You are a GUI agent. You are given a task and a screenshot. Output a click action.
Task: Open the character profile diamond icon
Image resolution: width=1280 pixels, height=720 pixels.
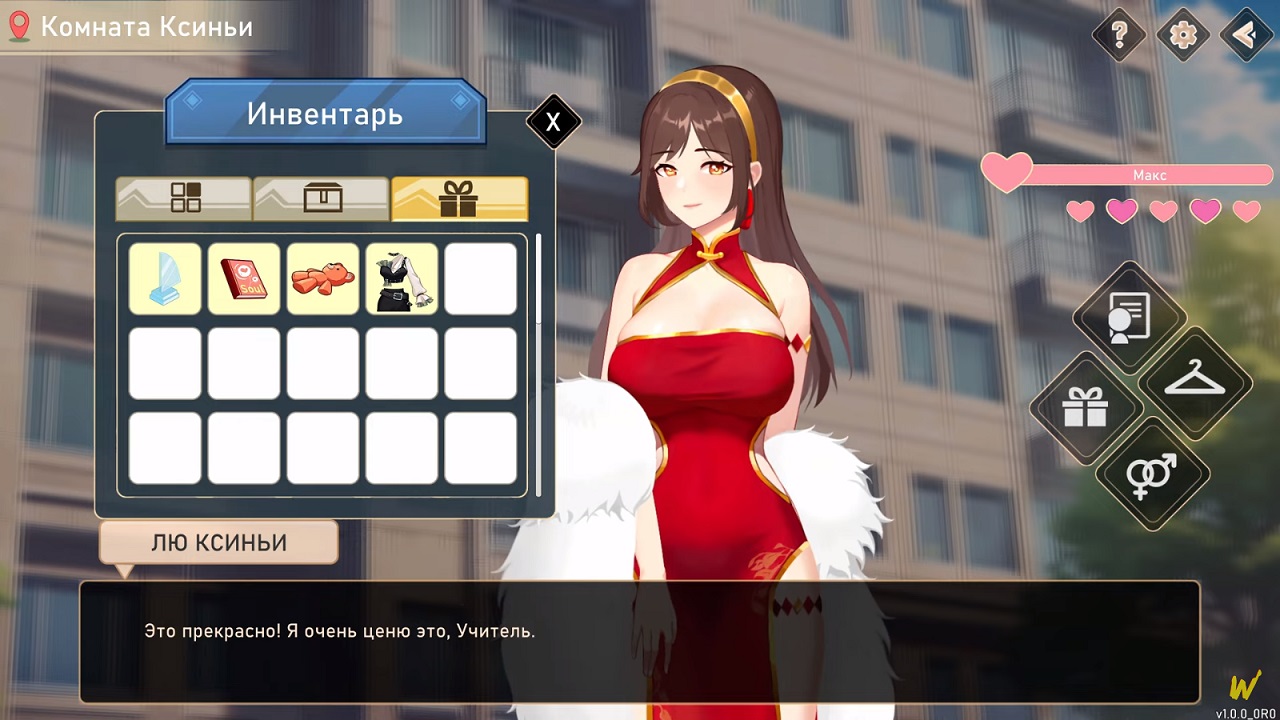tap(1129, 317)
